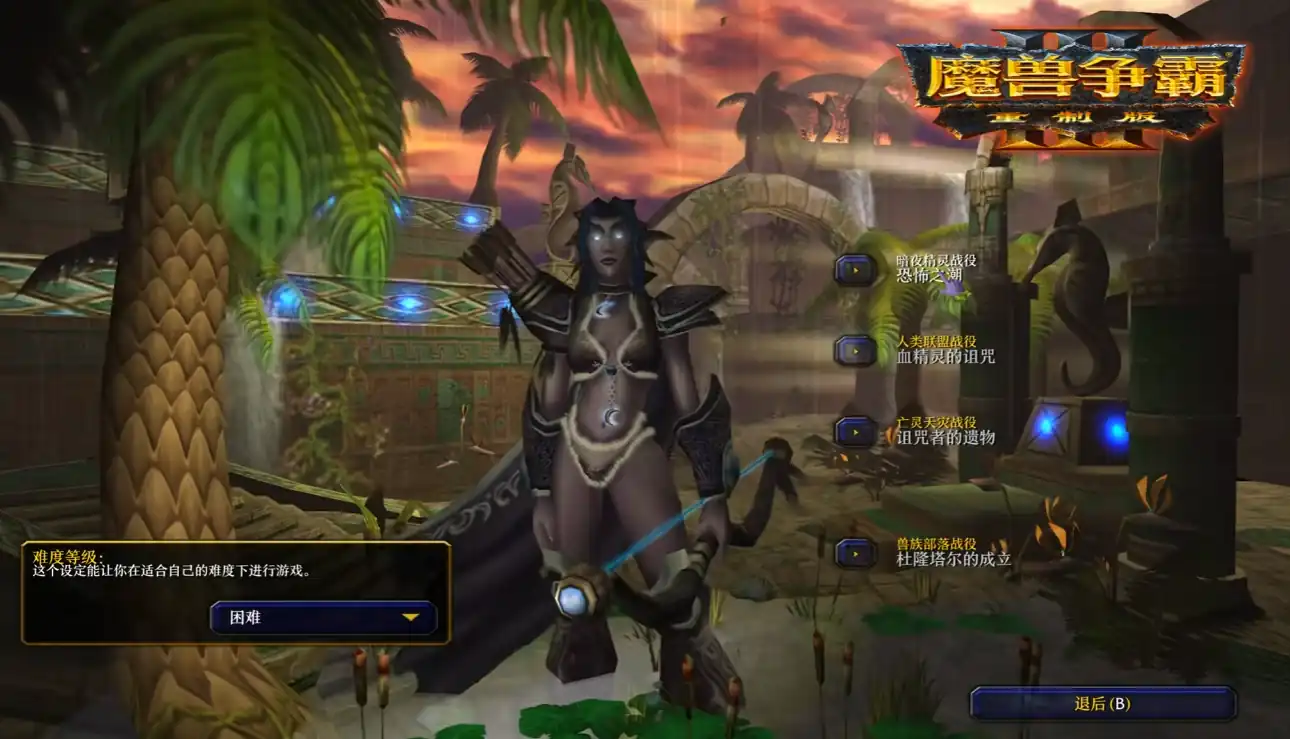Start the 杜隆塔尔的成立 Orc Horde campaign
Screen dimensions: 1290x739
[x=856, y=553]
